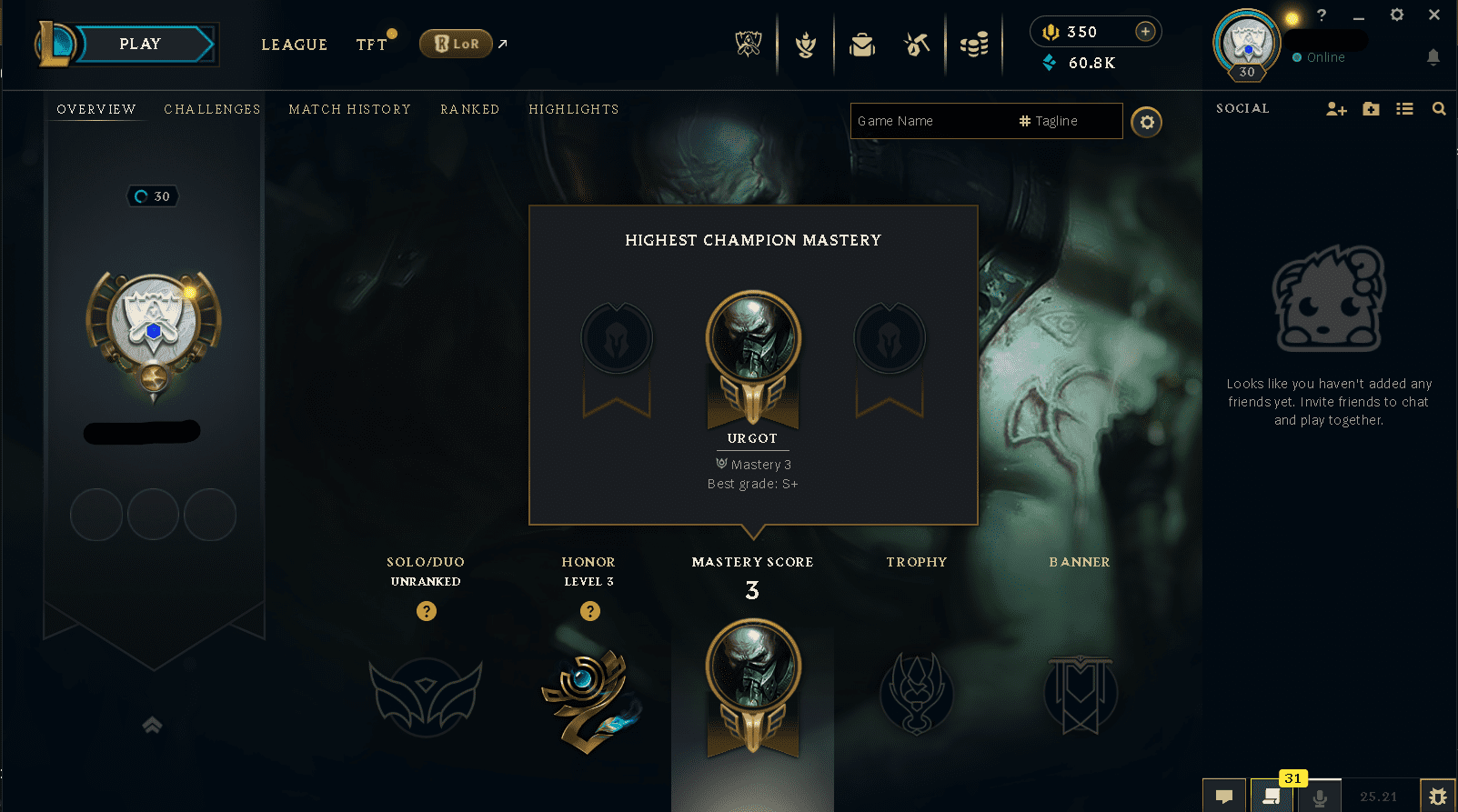Image resolution: width=1458 pixels, height=812 pixels.
Task: Open the chat bubble in the bottom bar
Action: point(1224,797)
